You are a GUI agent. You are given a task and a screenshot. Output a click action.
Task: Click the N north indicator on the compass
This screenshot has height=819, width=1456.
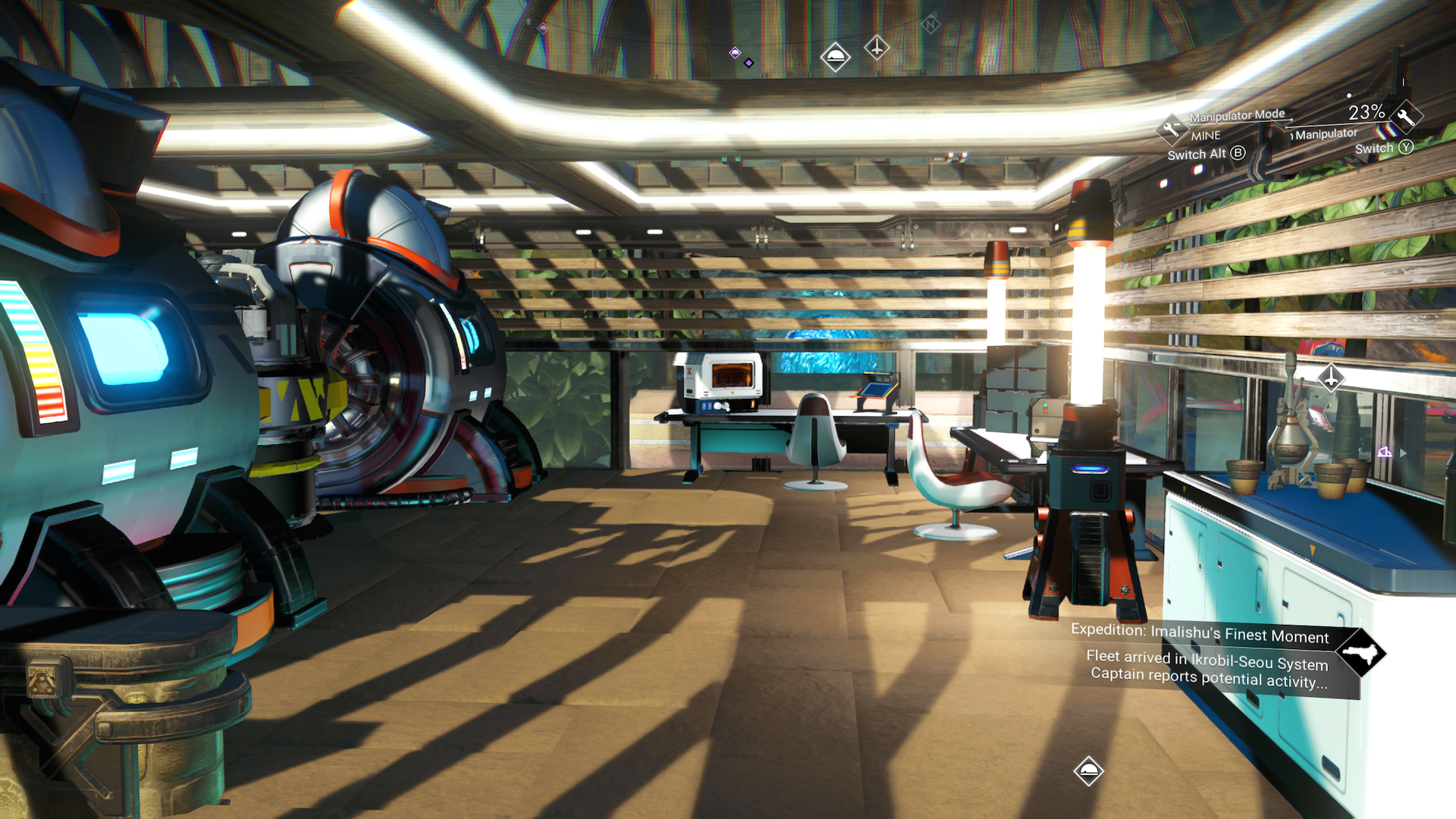931,24
